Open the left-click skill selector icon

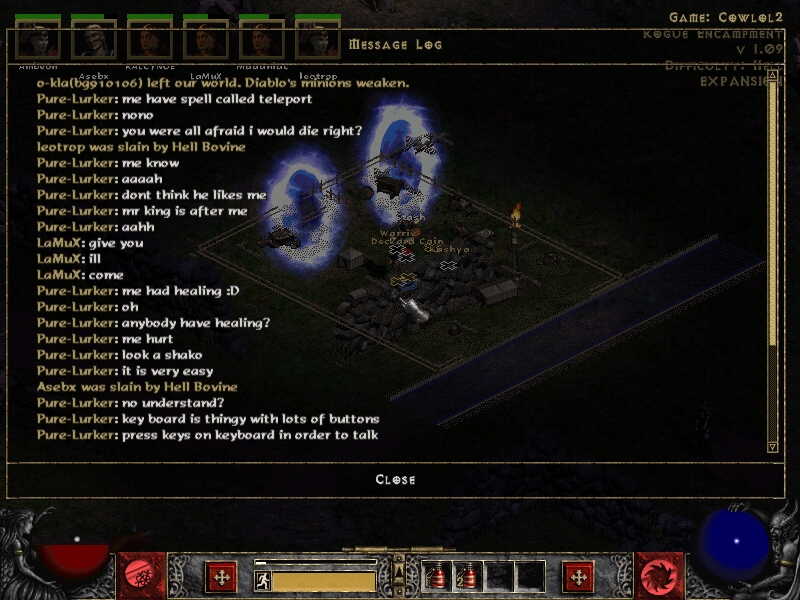[142, 576]
